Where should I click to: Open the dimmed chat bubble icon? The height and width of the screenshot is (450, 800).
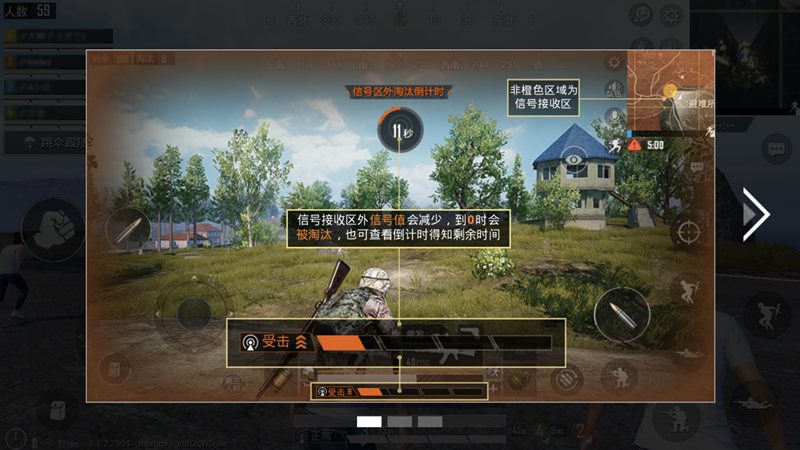pyautogui.click(x=777, y=150)
